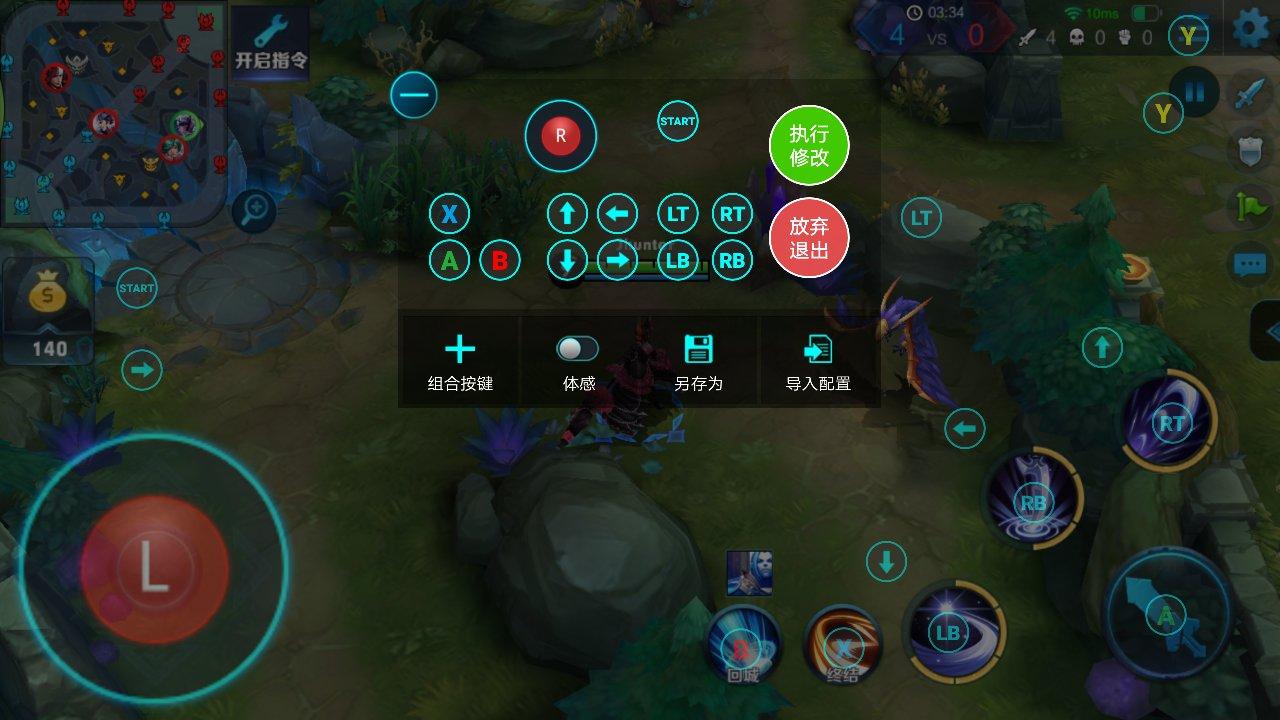Choose 另存为 to save the layout
The height and width of the screenshot is (720, 1280).
[x=698, y=362]
